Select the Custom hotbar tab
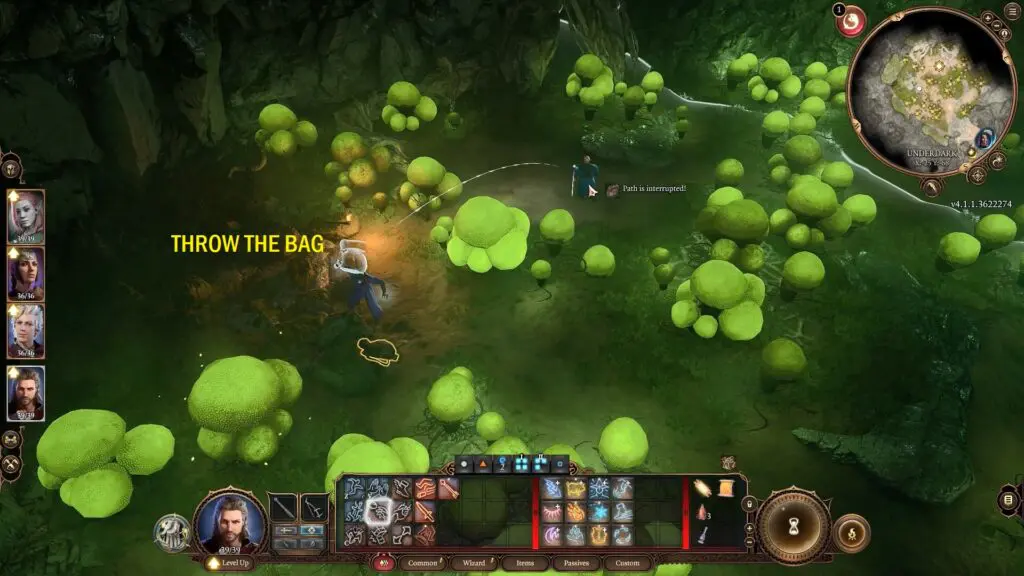The width and height of the screenshot is (1024, 576). [x=627, y=563]
